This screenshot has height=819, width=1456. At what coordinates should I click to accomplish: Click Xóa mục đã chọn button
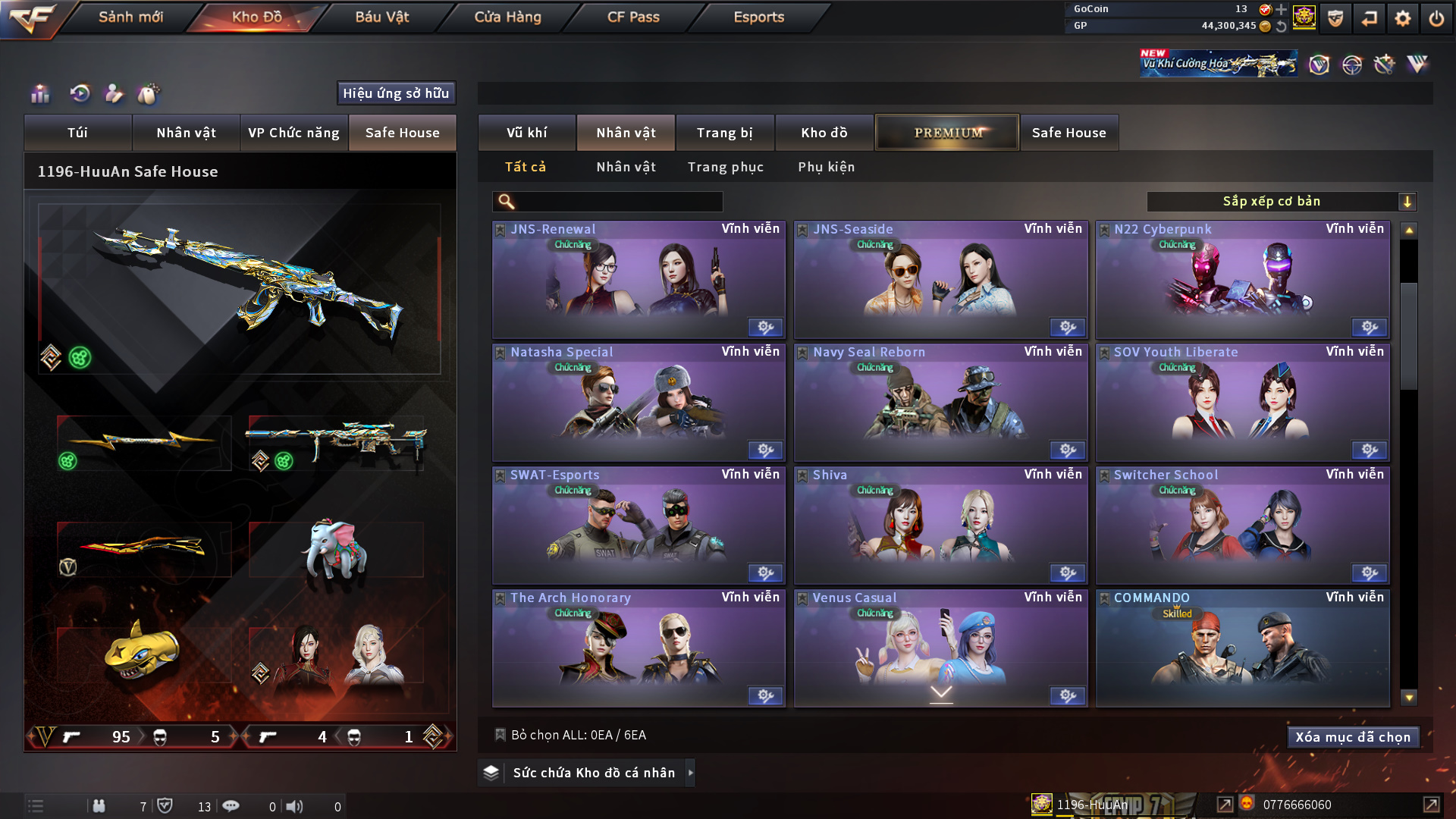[1353, 737]
